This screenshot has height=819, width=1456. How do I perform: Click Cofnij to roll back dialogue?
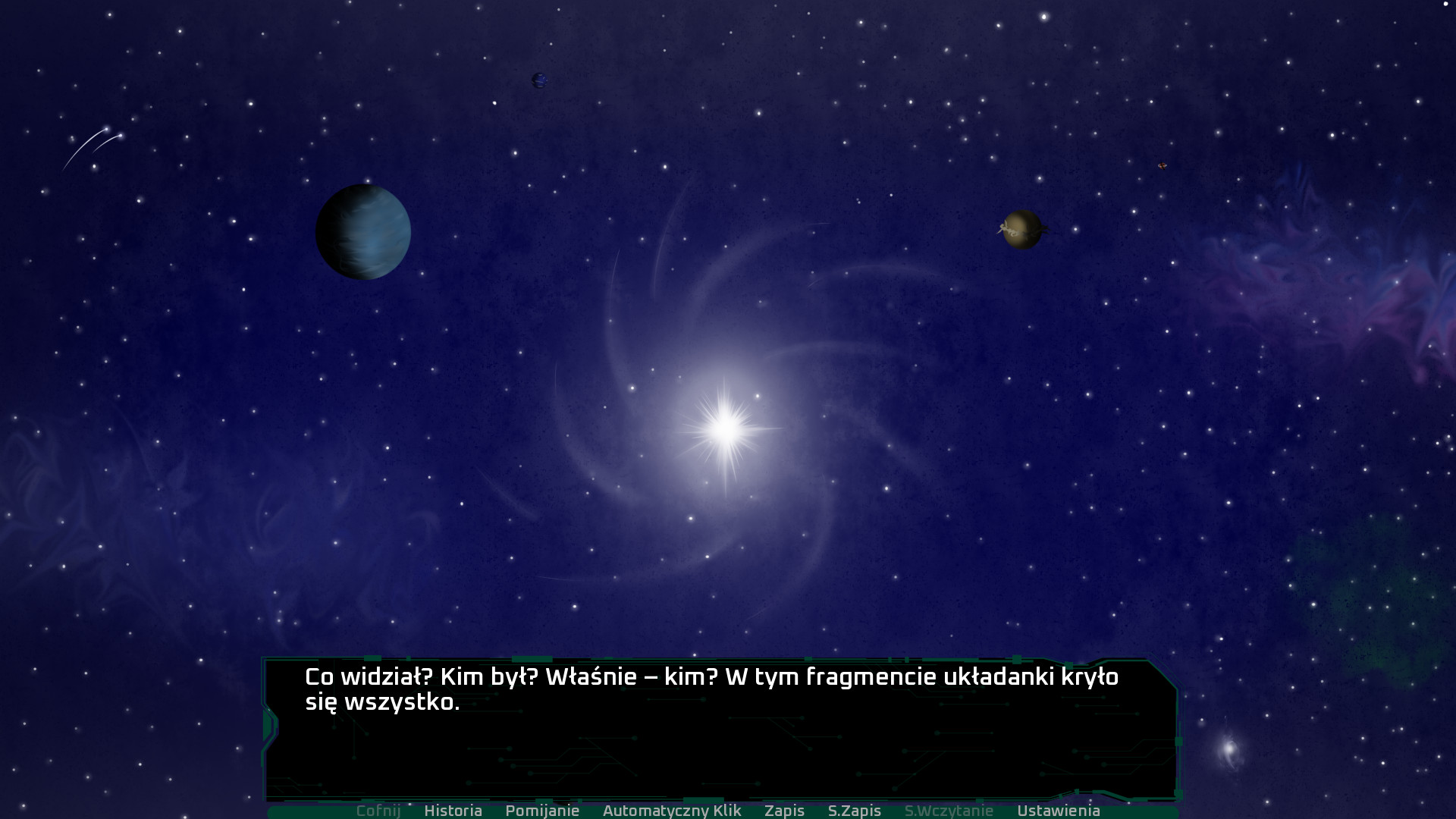pyautogui.click(x=379, y=811)
